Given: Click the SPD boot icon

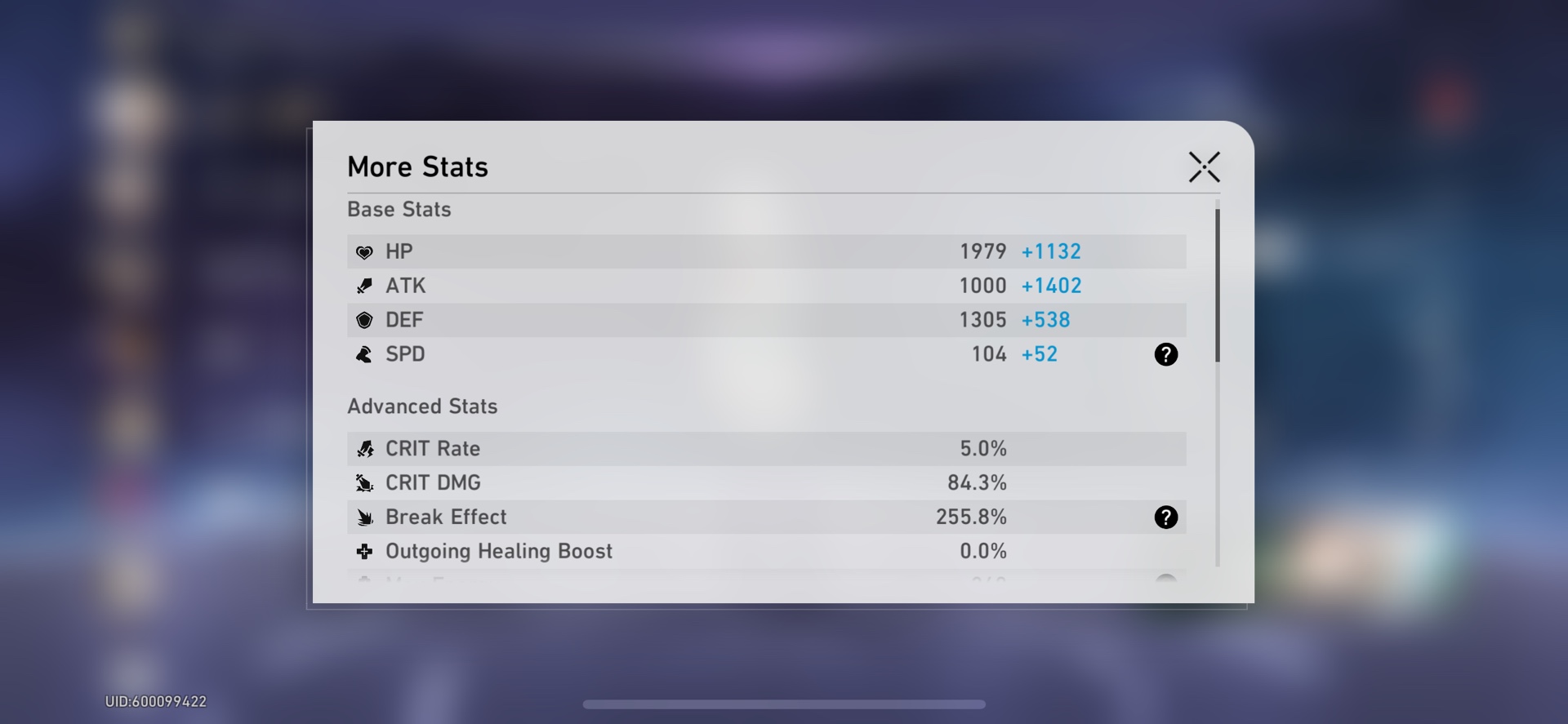Looking at the screenshot, I should [365, 354].
